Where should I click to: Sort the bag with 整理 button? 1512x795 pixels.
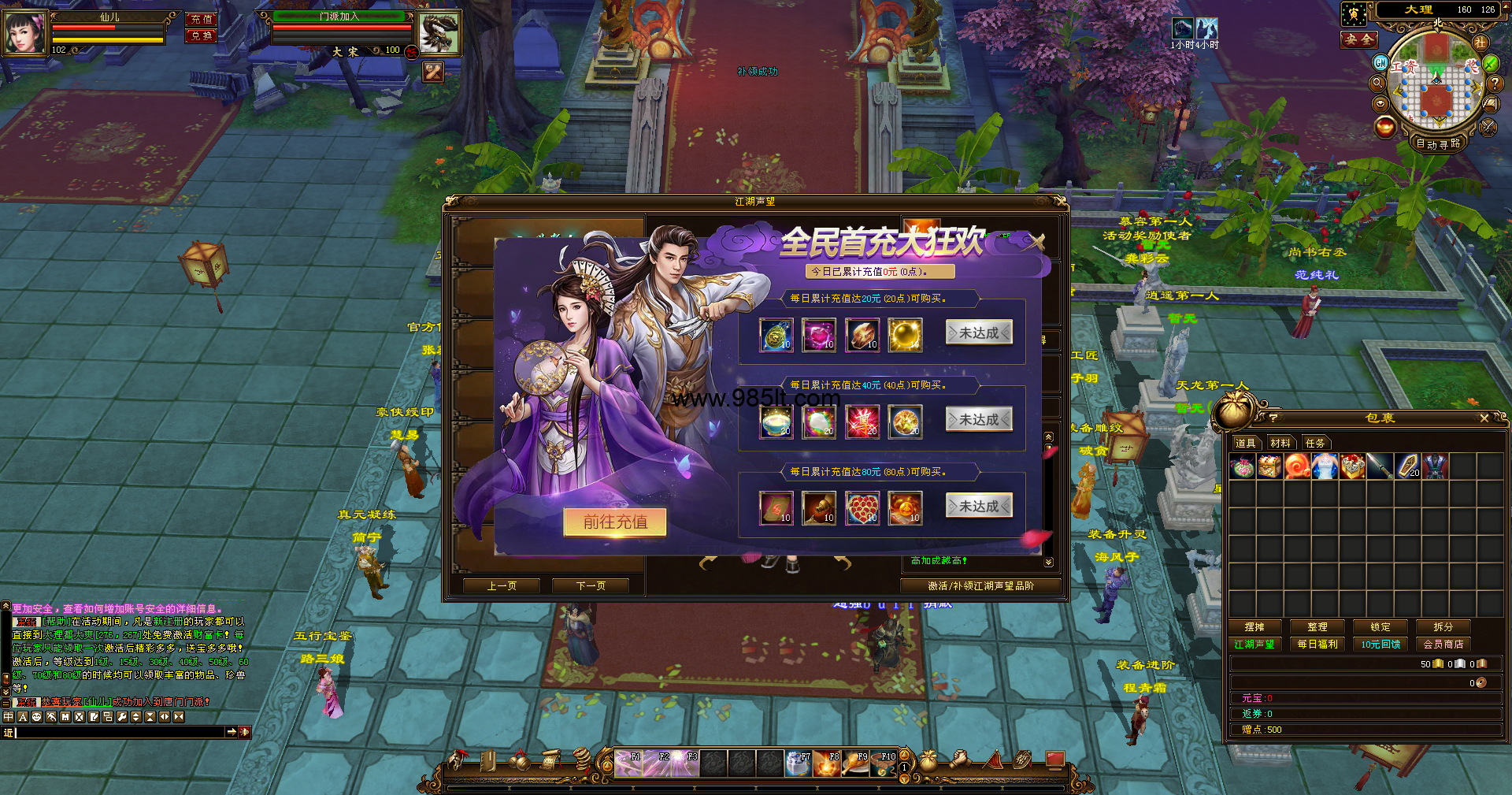pyautogui.click(x=1317, y=627)
